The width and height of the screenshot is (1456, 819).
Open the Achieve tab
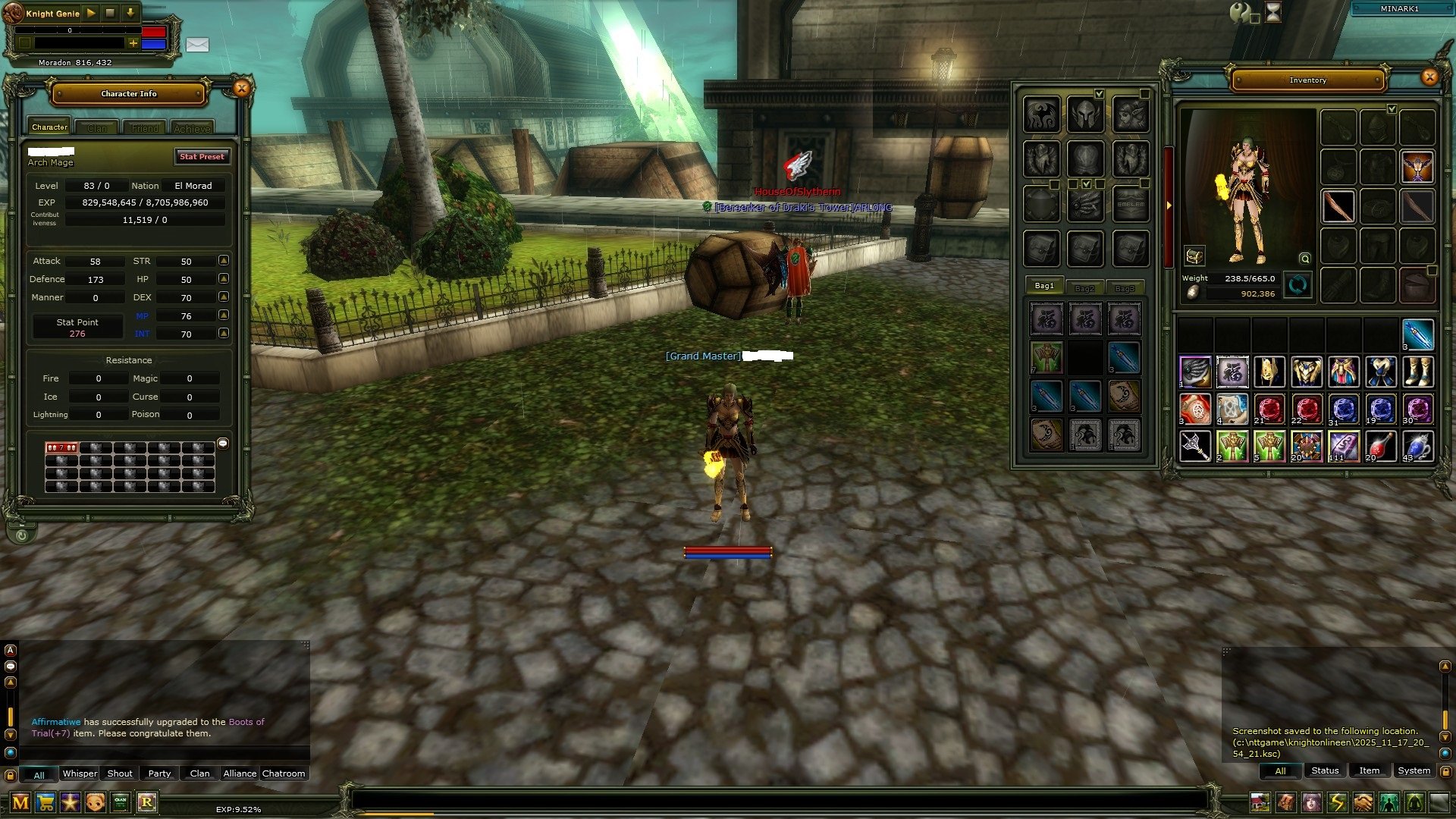(x=192, y=128)
